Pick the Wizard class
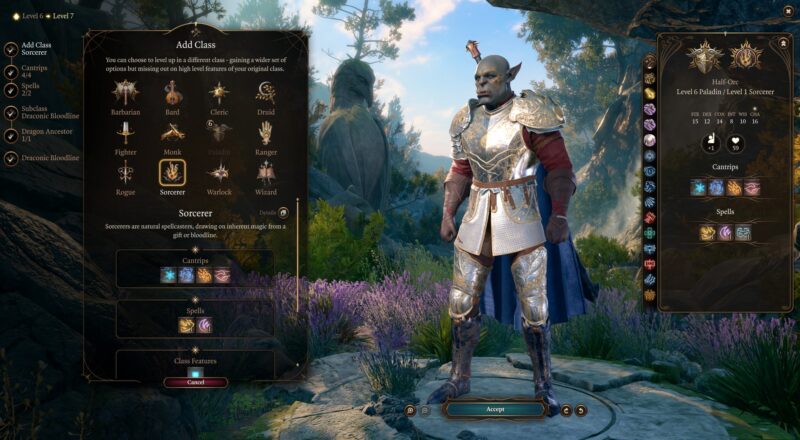This screenshot has height=440, width=800. pos(266,174)
